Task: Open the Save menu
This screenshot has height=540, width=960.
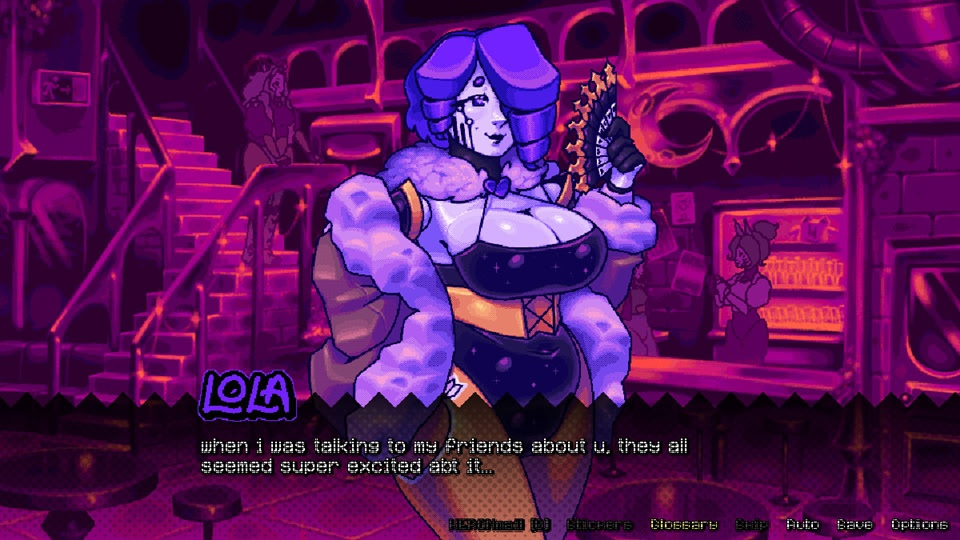Action: pos(855,524)
